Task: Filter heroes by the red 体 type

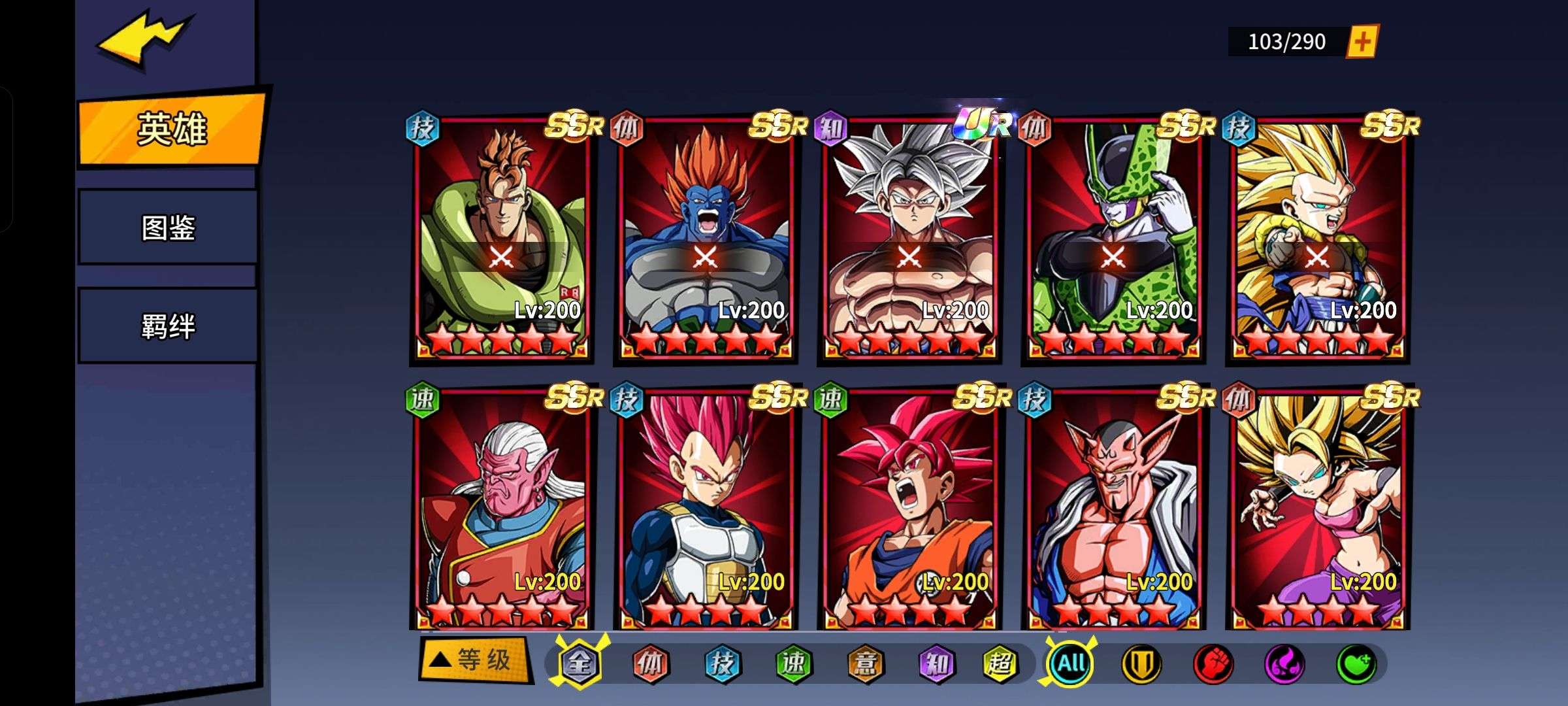Action: tap(650, 664)
